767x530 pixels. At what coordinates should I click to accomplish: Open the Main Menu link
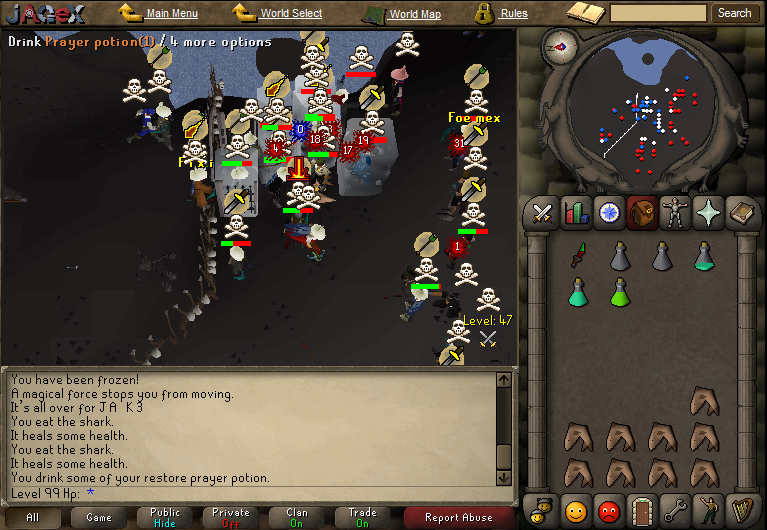pyautogui.click(x=171, y=13)
